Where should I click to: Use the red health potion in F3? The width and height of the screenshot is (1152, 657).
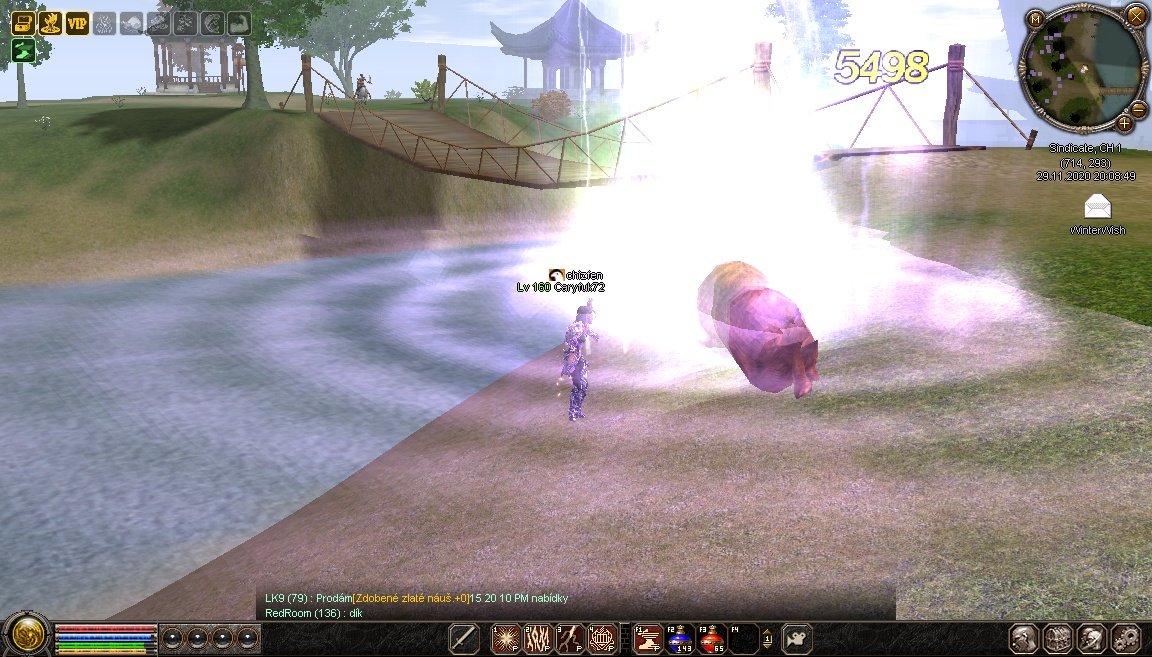[711, 638]
